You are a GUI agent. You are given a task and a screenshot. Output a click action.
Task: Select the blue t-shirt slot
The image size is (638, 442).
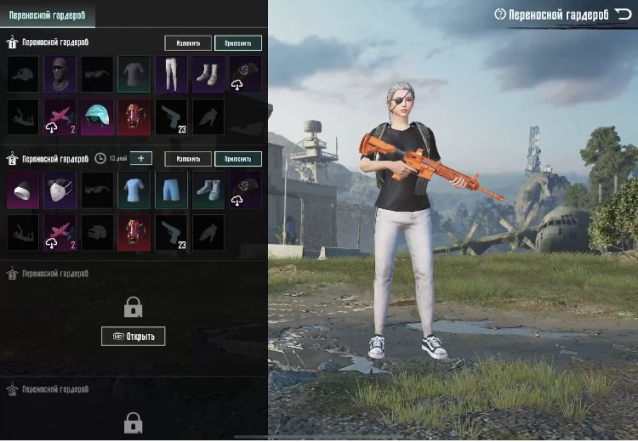pos(134,189)
